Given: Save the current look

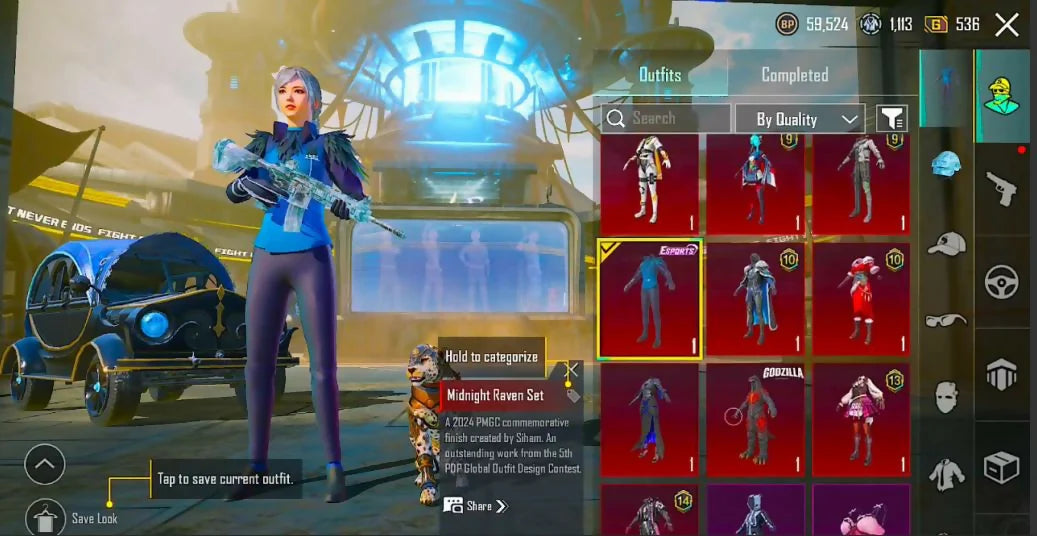Looking at the screenshot, I should pyautogui.click(x=45, y=516).
